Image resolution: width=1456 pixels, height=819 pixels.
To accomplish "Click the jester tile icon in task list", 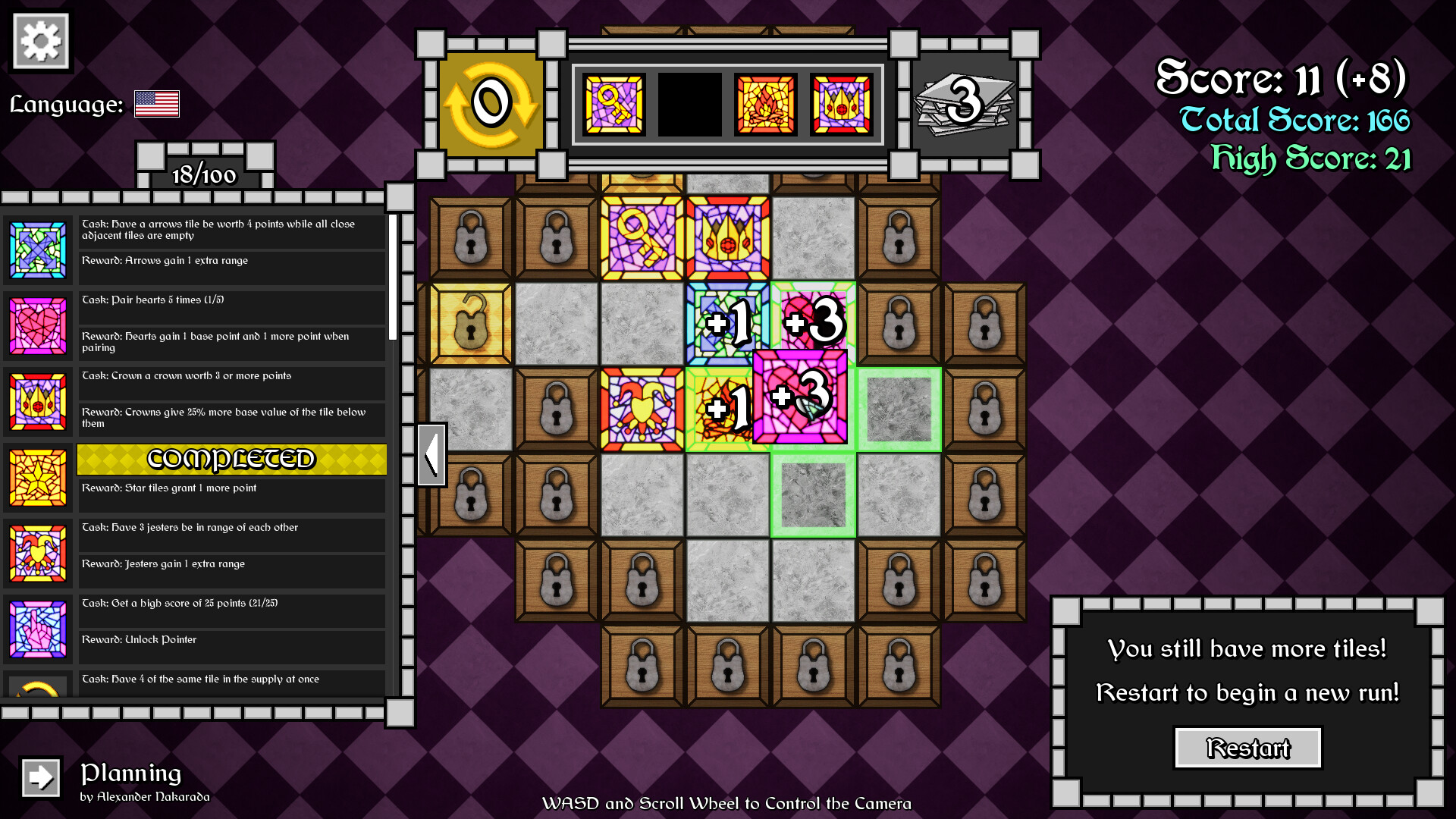I will 38,554.
